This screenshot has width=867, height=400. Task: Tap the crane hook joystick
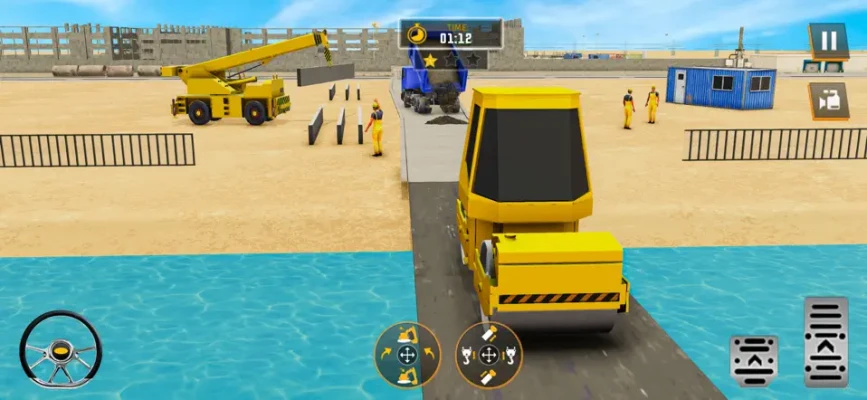488,355
